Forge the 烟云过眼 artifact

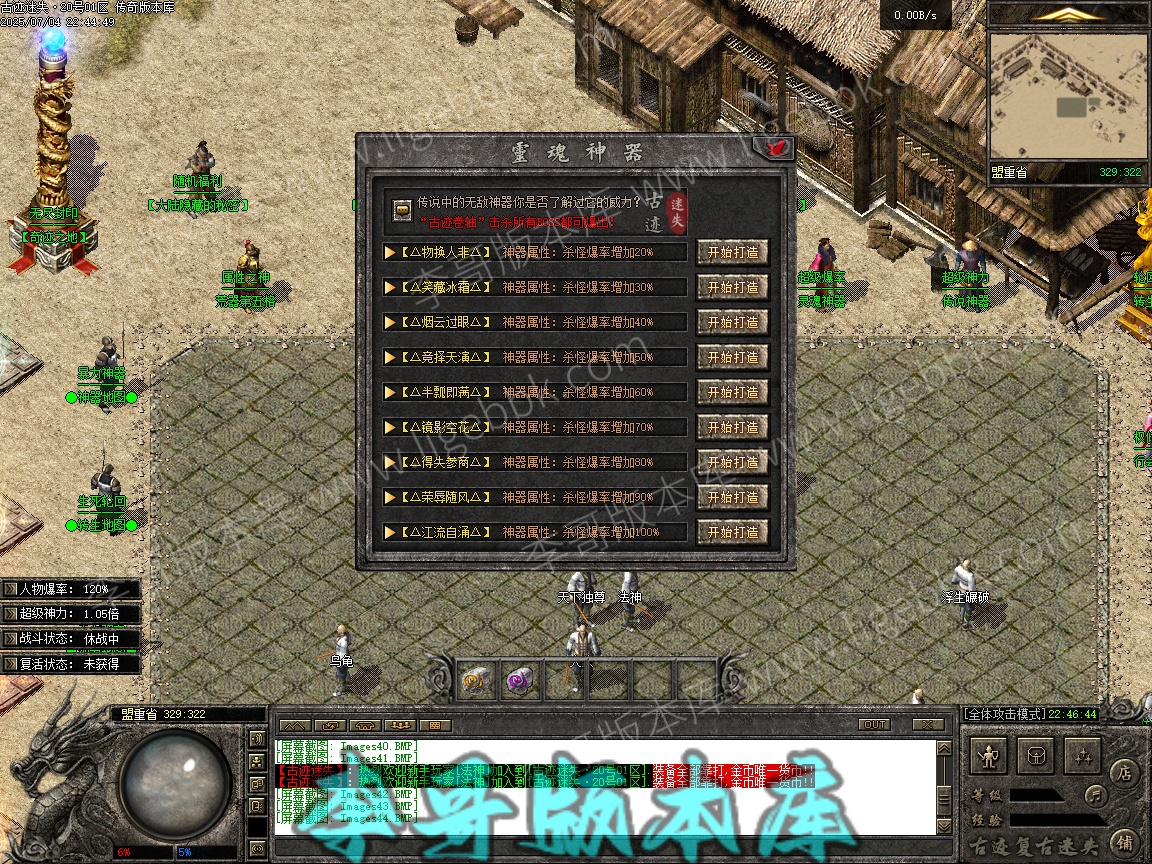pyautogui.click(x=732, y=322)
